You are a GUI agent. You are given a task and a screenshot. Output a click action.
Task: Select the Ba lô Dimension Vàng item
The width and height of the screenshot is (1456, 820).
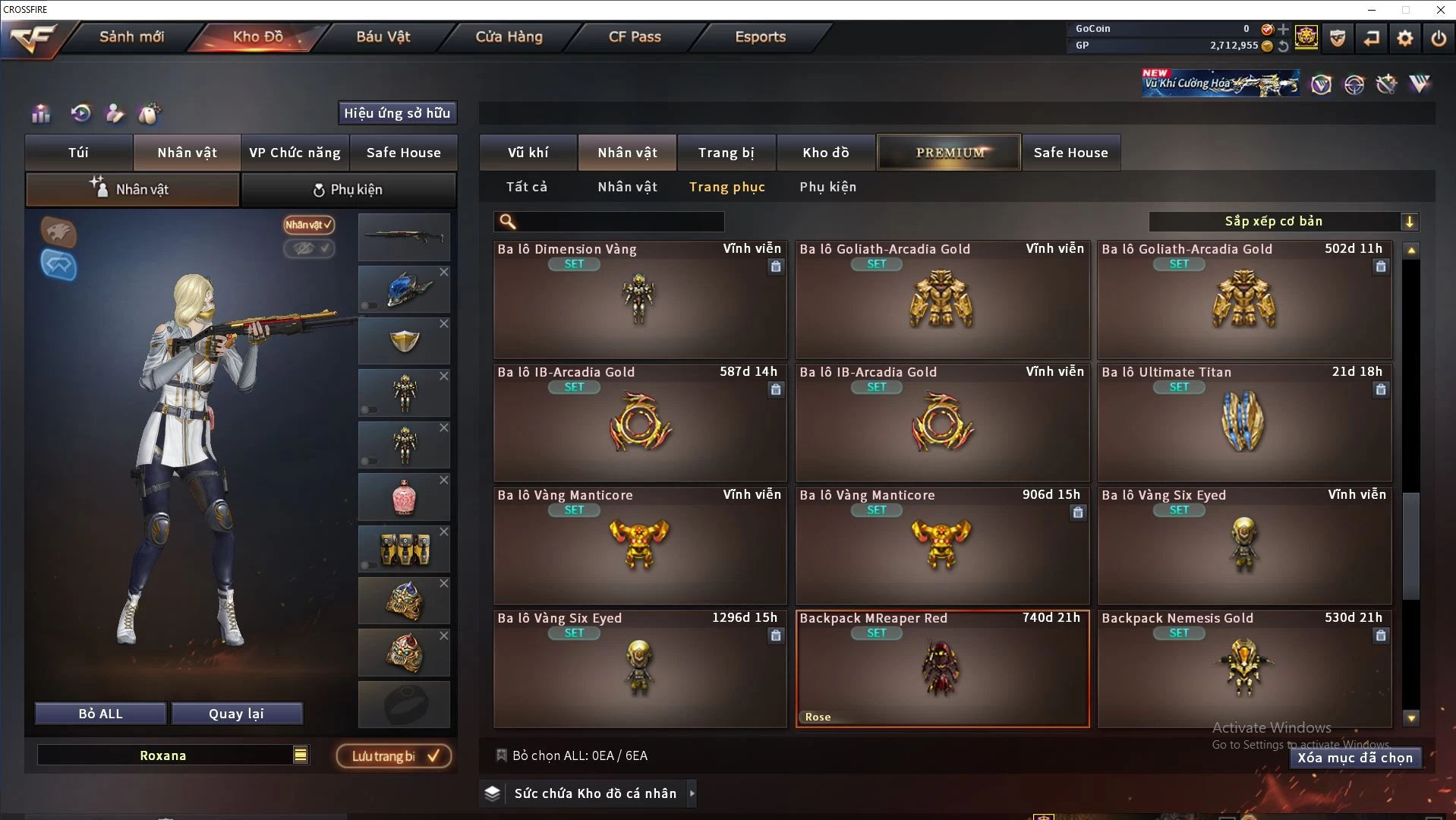[639, 300]
